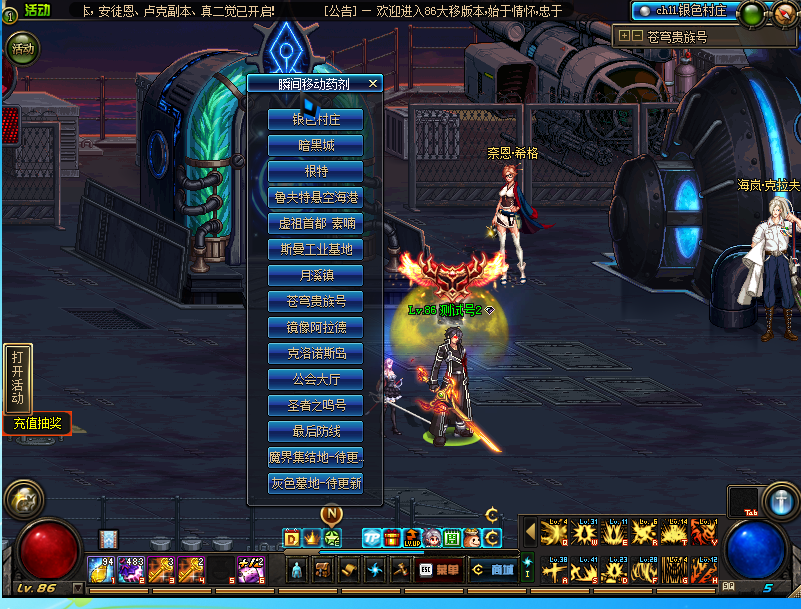Travel to 圣者之鸣号
801x609 pixels.
point(315,405)
